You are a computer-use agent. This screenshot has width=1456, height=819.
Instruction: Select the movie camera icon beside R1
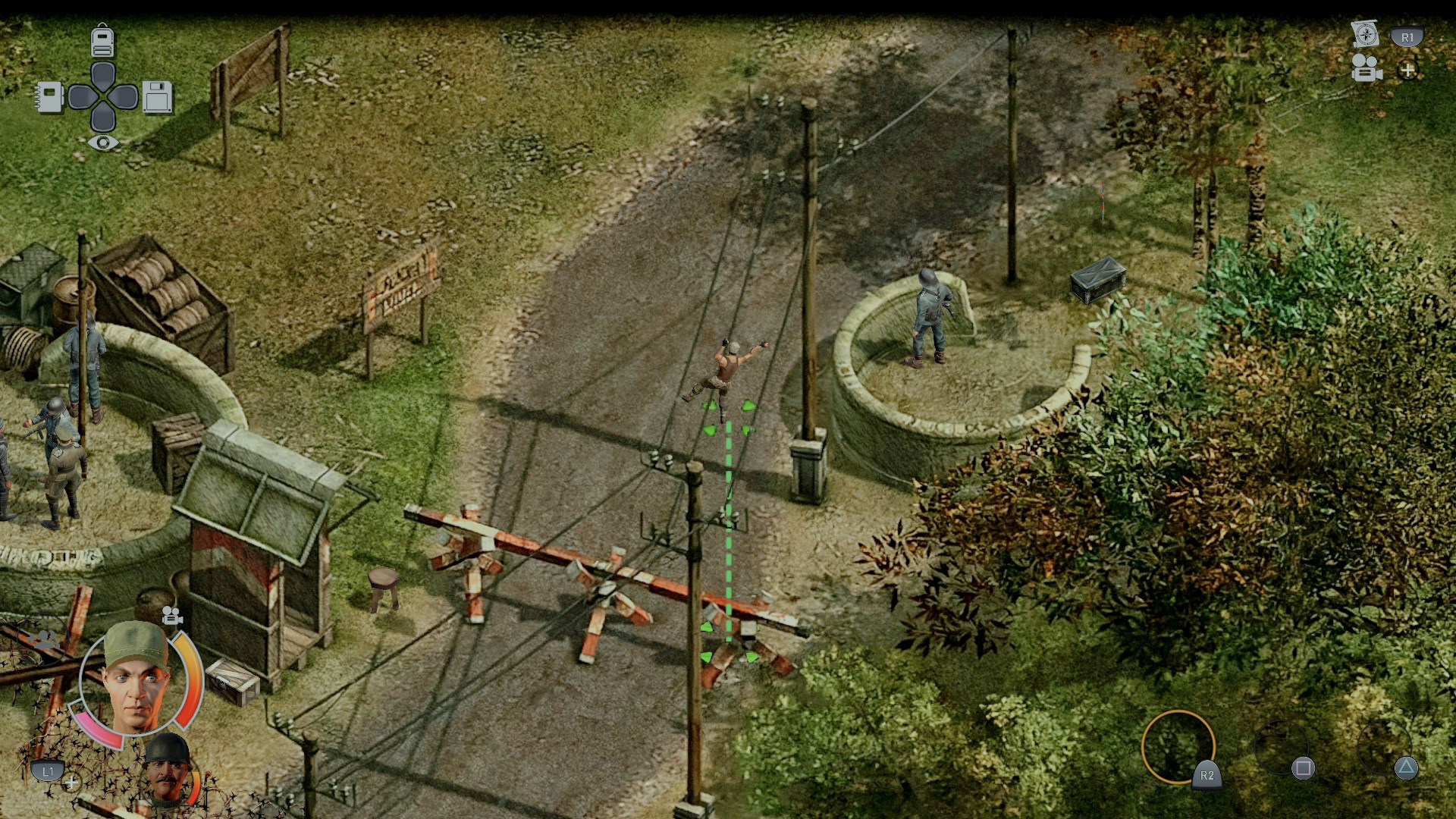click(1365, 71)
